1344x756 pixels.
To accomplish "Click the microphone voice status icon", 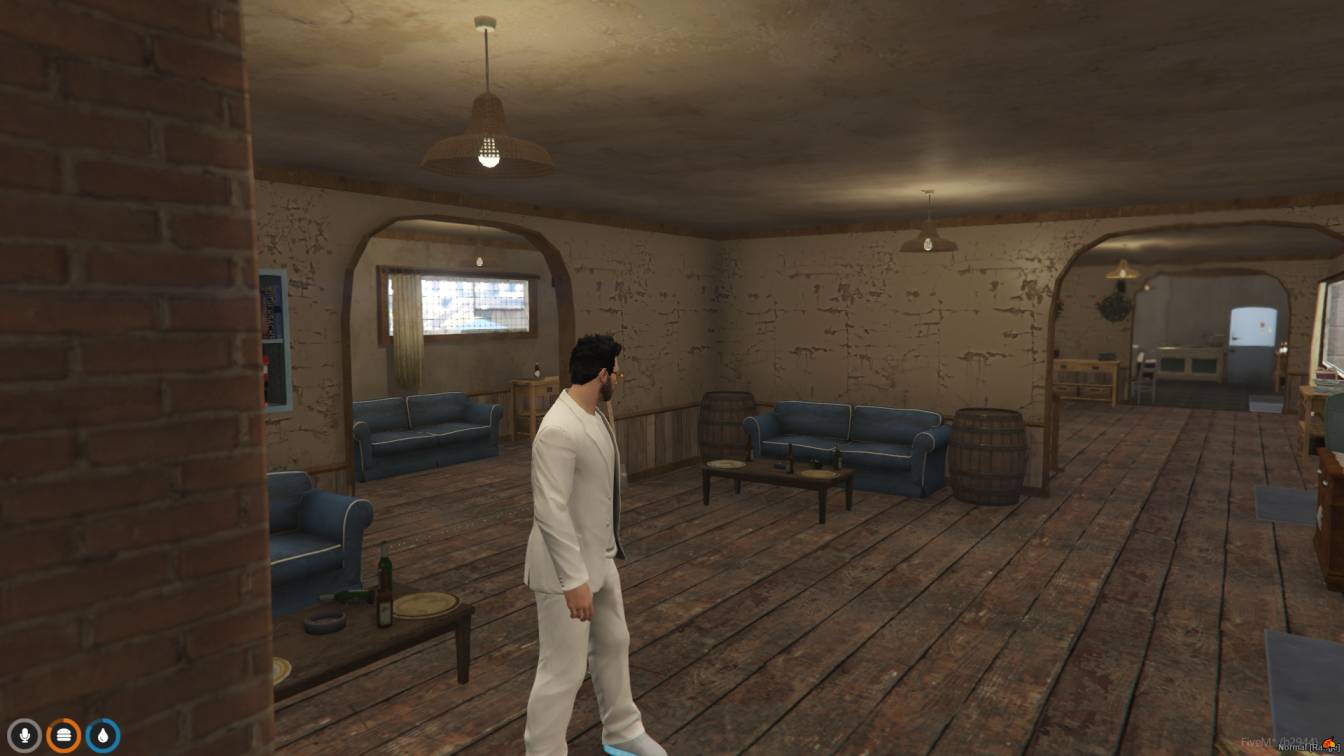I will pyautogui.click(x=25, y=736).
